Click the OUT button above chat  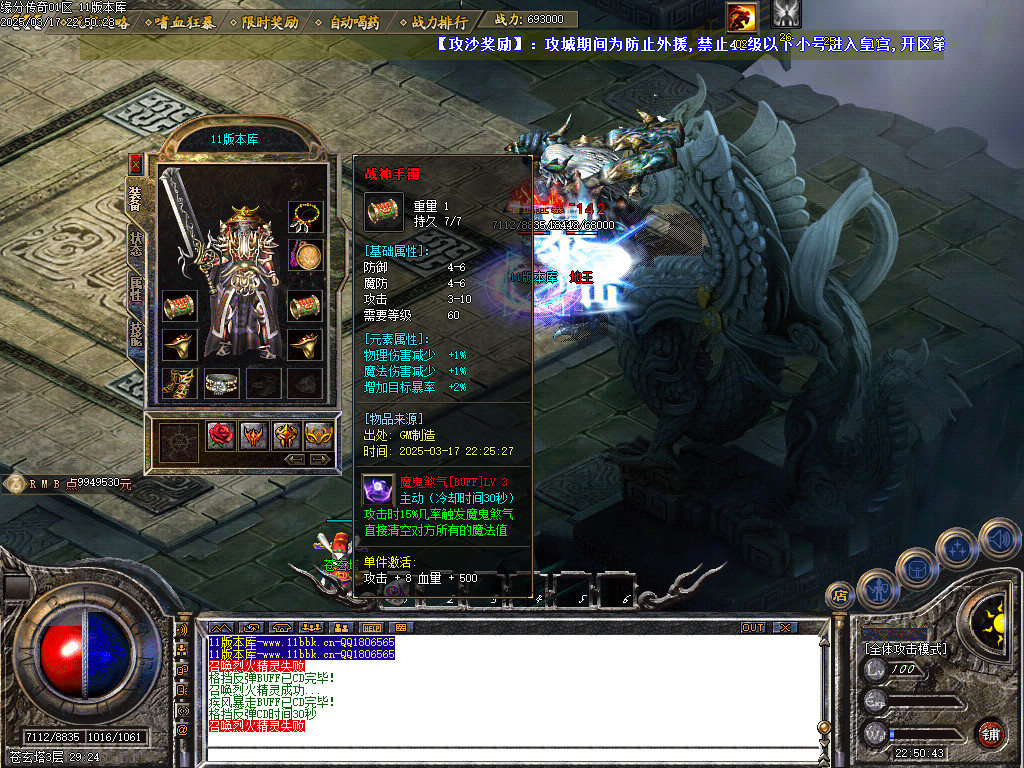pos(752,627)
